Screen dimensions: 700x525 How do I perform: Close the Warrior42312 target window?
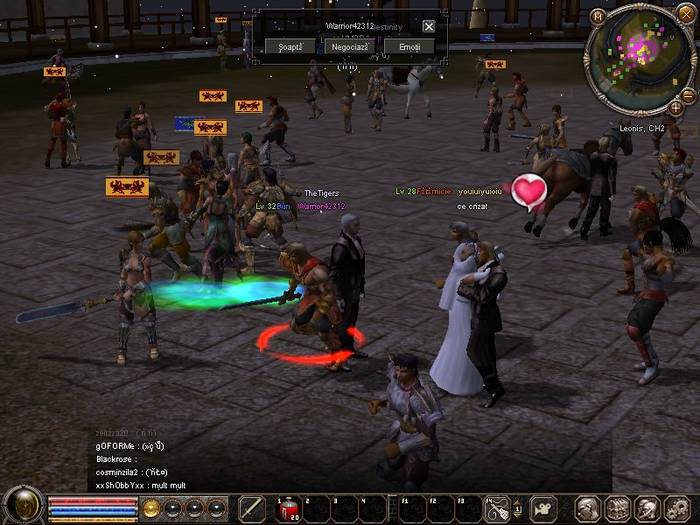coord(429,27)
